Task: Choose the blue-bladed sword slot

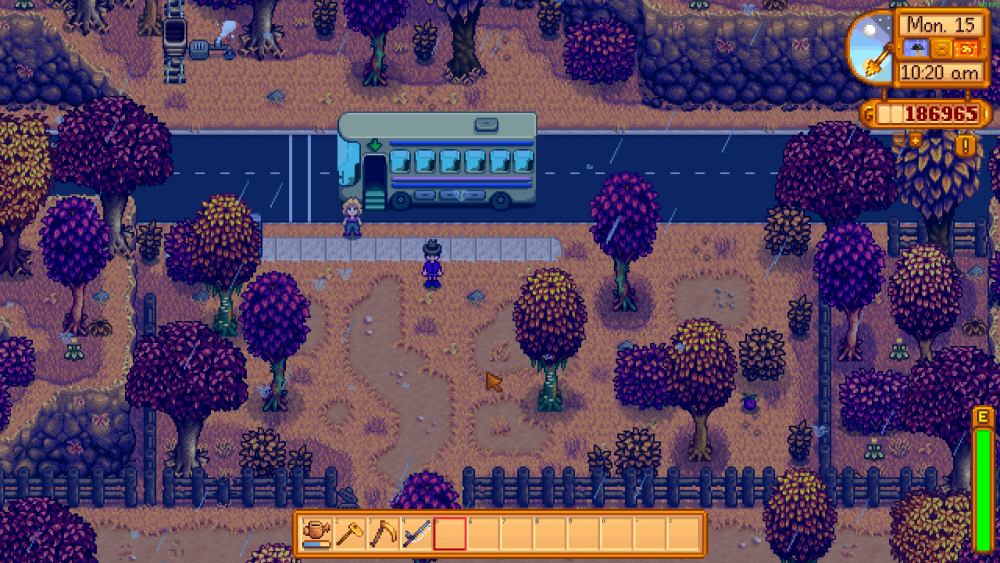Action: click(417, 533)
